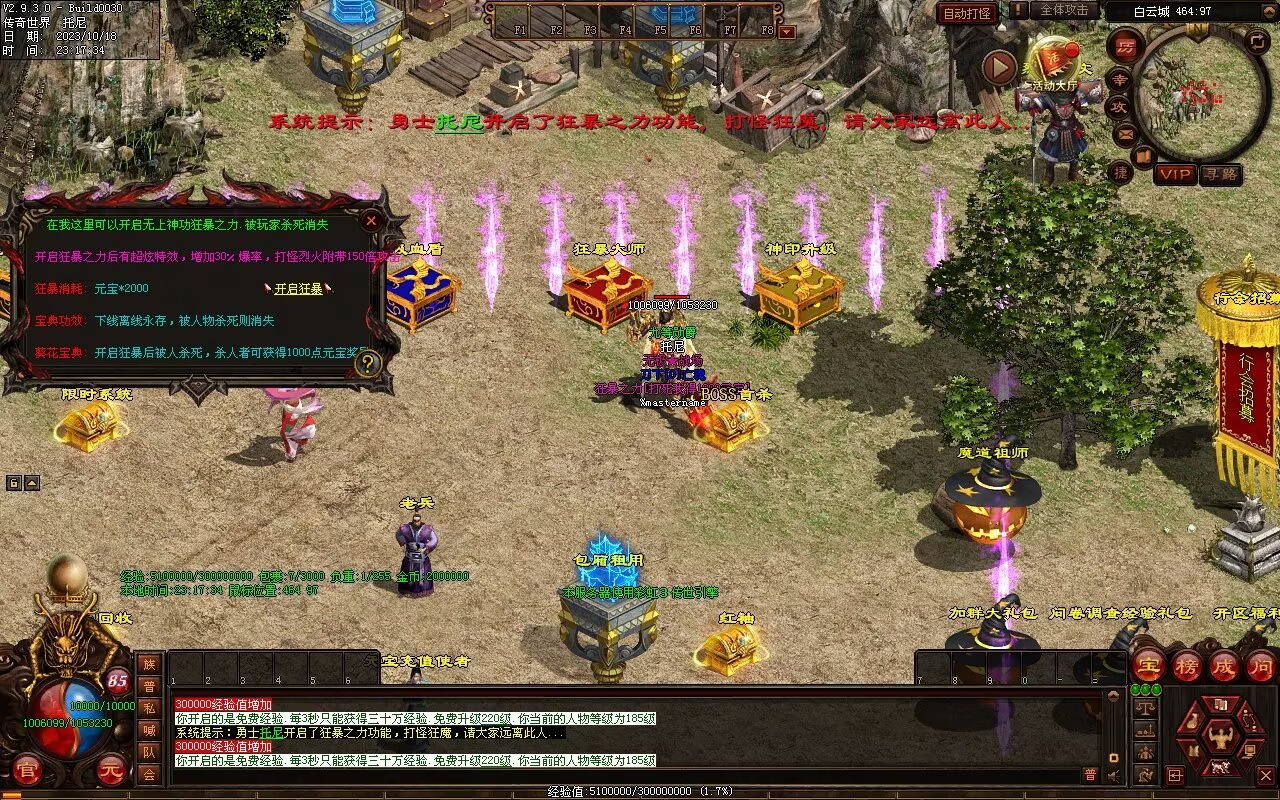Click the circular minimap
Screen dimensions: 1280x800
[1202, 93]
